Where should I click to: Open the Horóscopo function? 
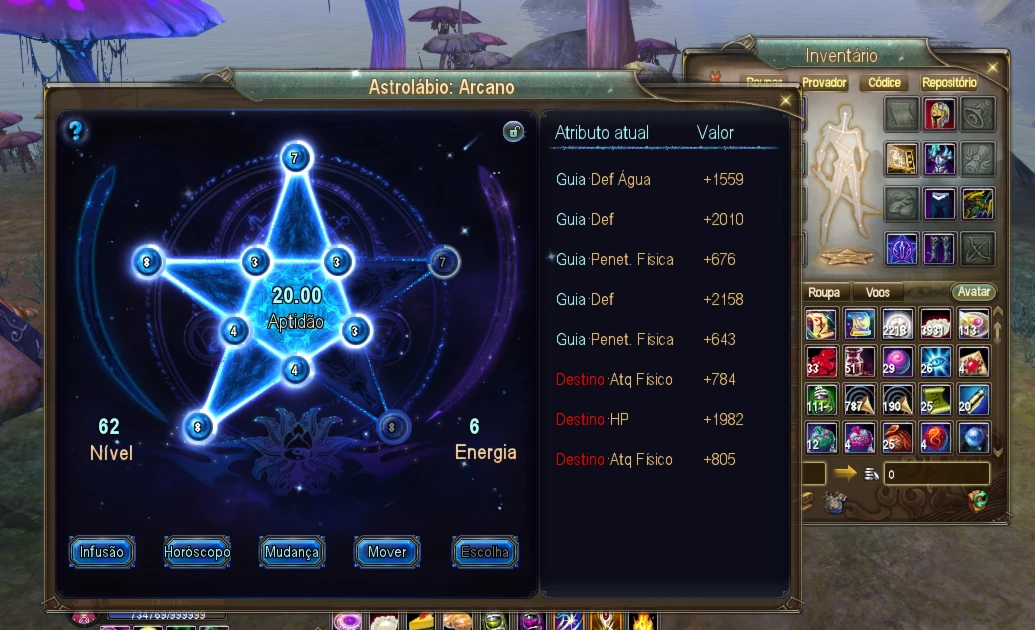(x=197, y=552)
